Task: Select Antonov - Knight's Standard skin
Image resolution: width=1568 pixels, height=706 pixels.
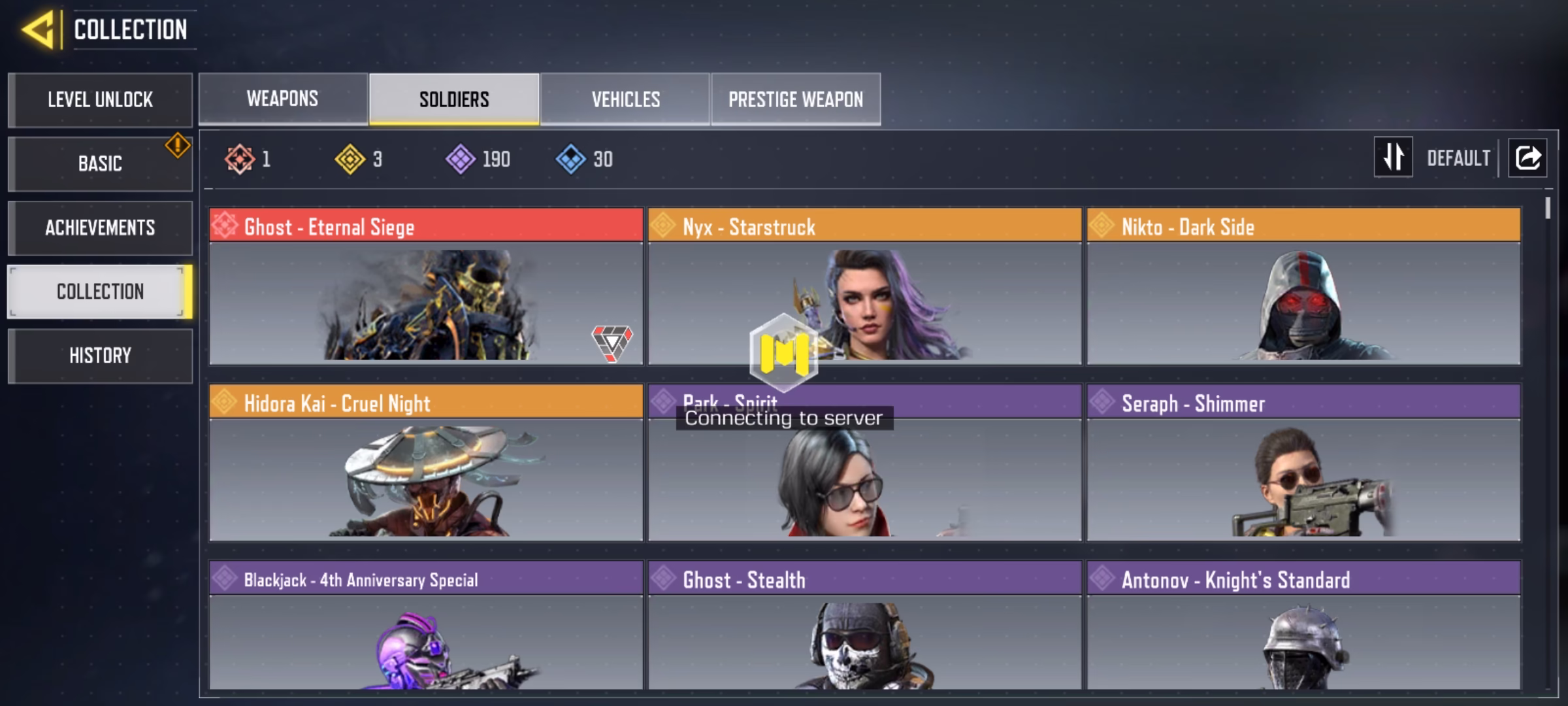Action: click(x=1303, y=625)
